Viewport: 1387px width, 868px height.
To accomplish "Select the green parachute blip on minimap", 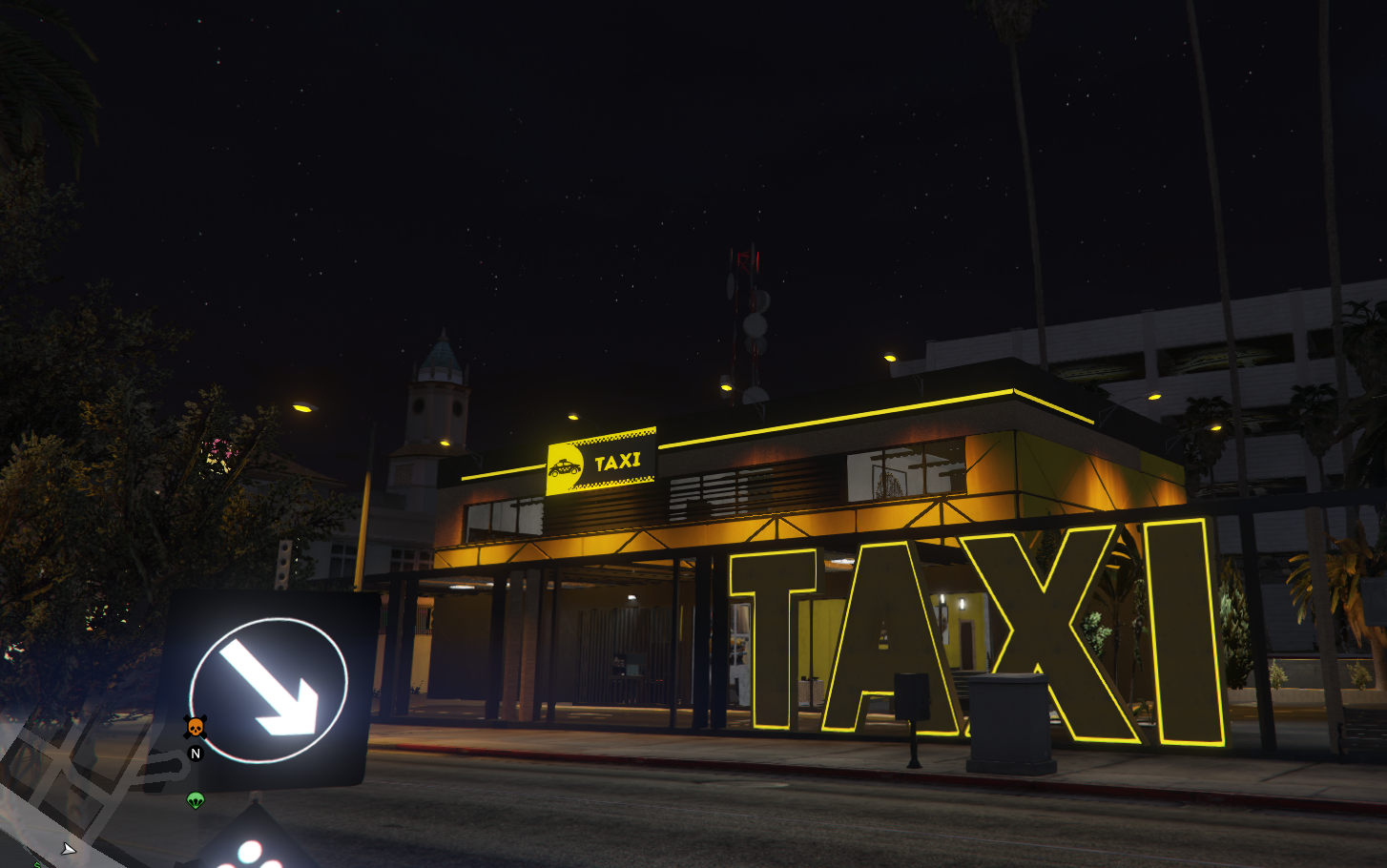I will coord(196,800).
